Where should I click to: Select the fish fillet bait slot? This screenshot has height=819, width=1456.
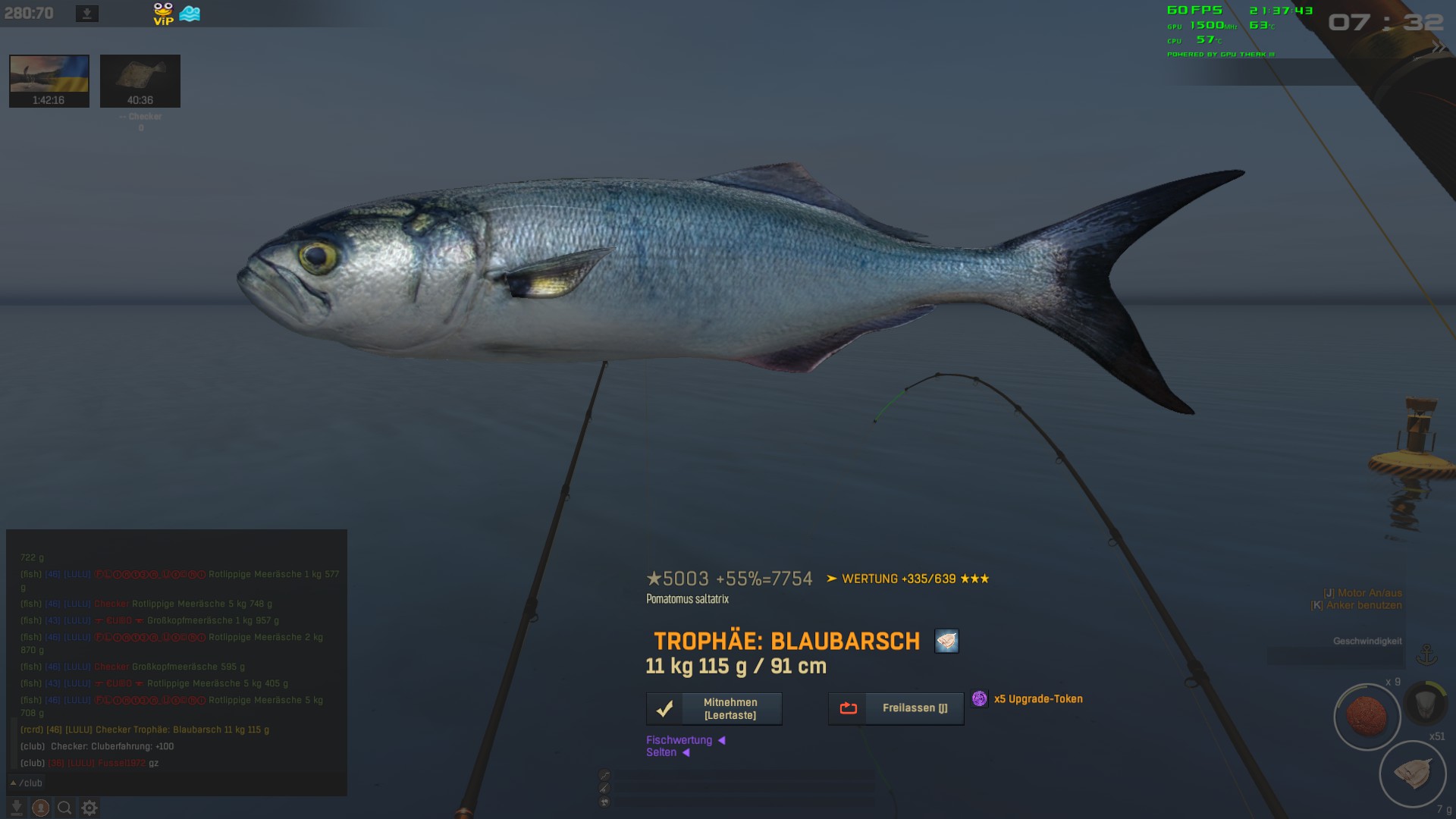[x=1412, y=773]
